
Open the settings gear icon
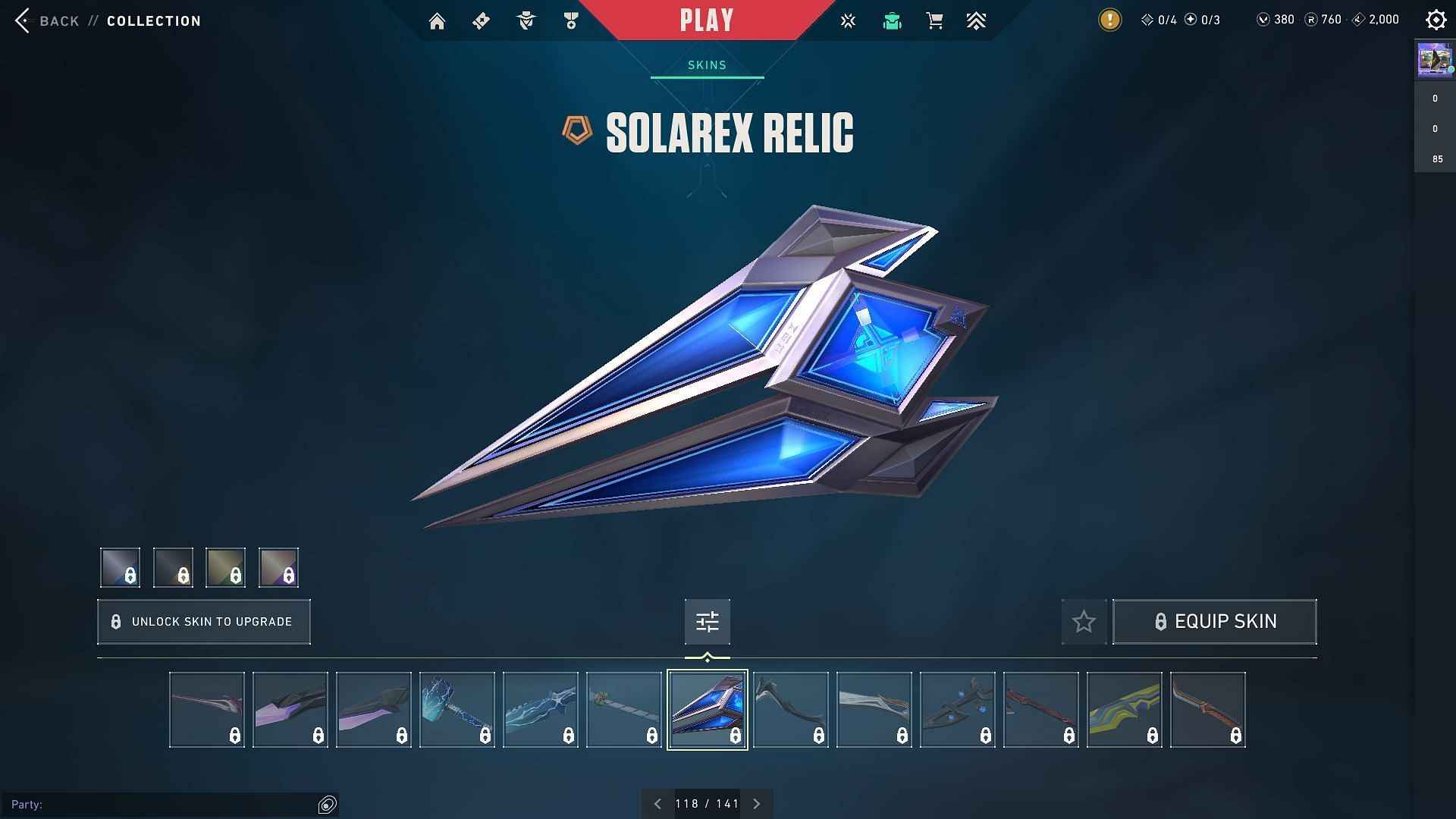(1436, 20)
